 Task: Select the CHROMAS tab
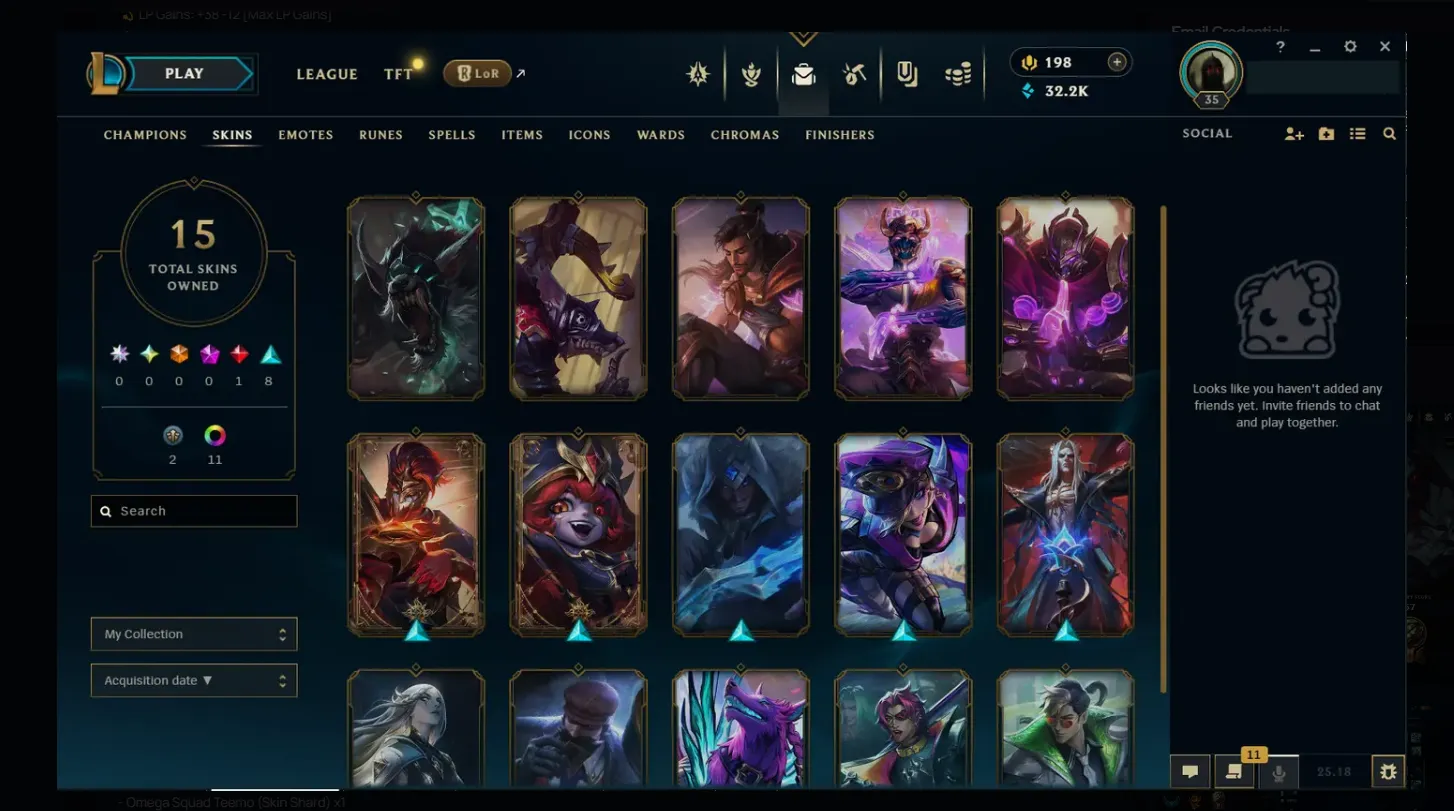pyautogui.click(x=744, y=134)
